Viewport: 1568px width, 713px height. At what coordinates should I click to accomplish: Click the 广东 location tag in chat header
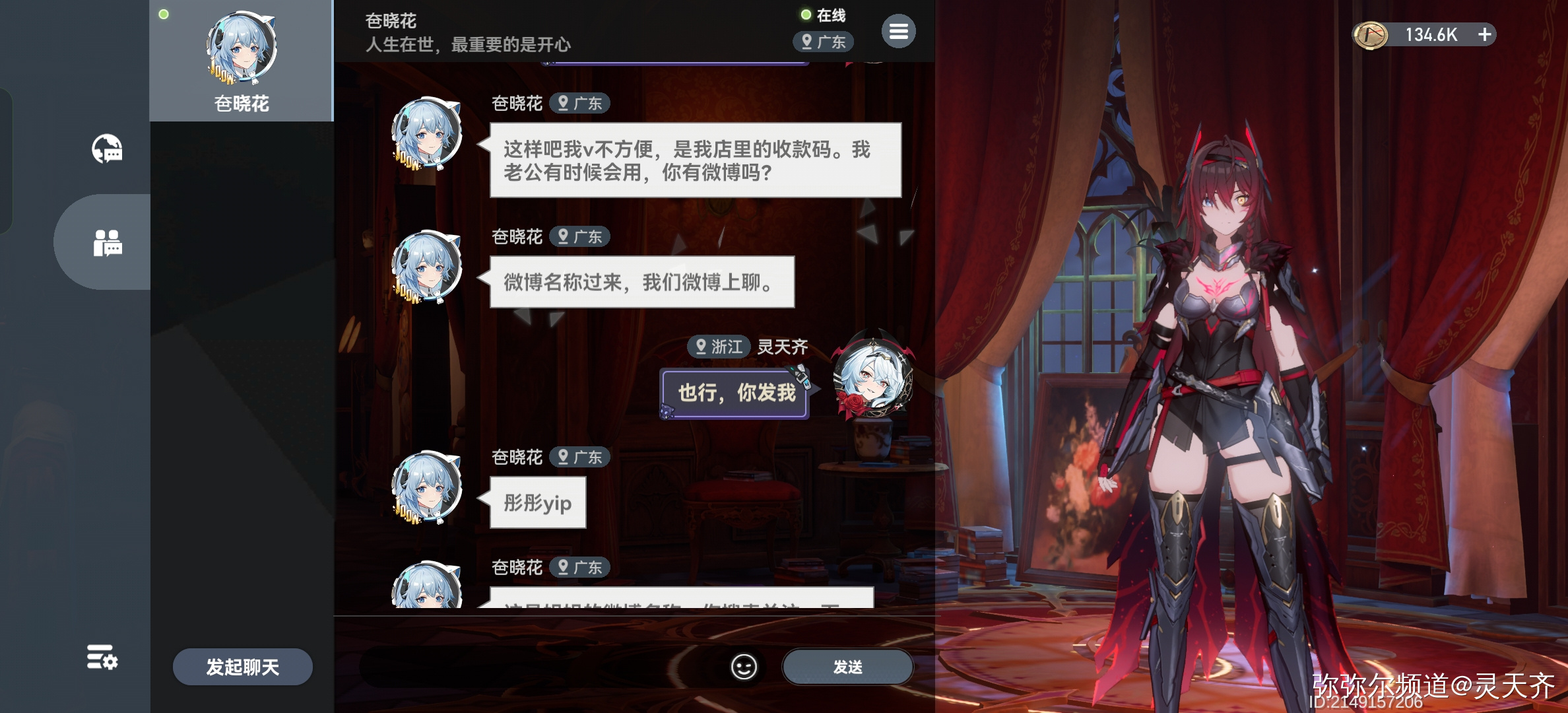(x=823, y=42)
